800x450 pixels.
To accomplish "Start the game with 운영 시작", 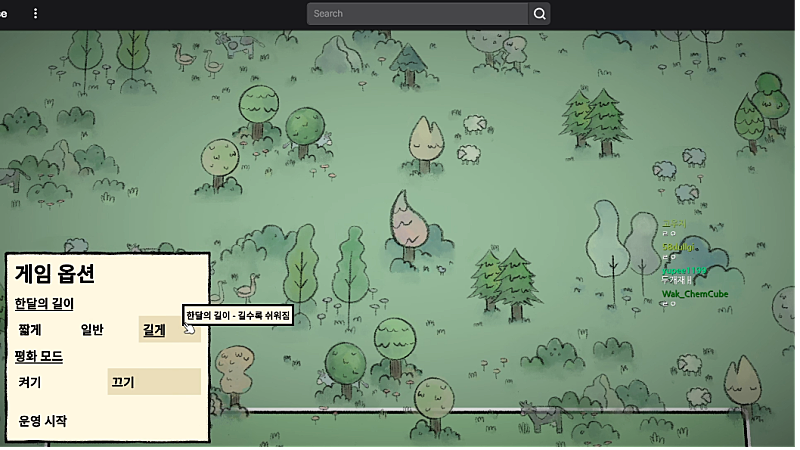I will pos(43,421).
